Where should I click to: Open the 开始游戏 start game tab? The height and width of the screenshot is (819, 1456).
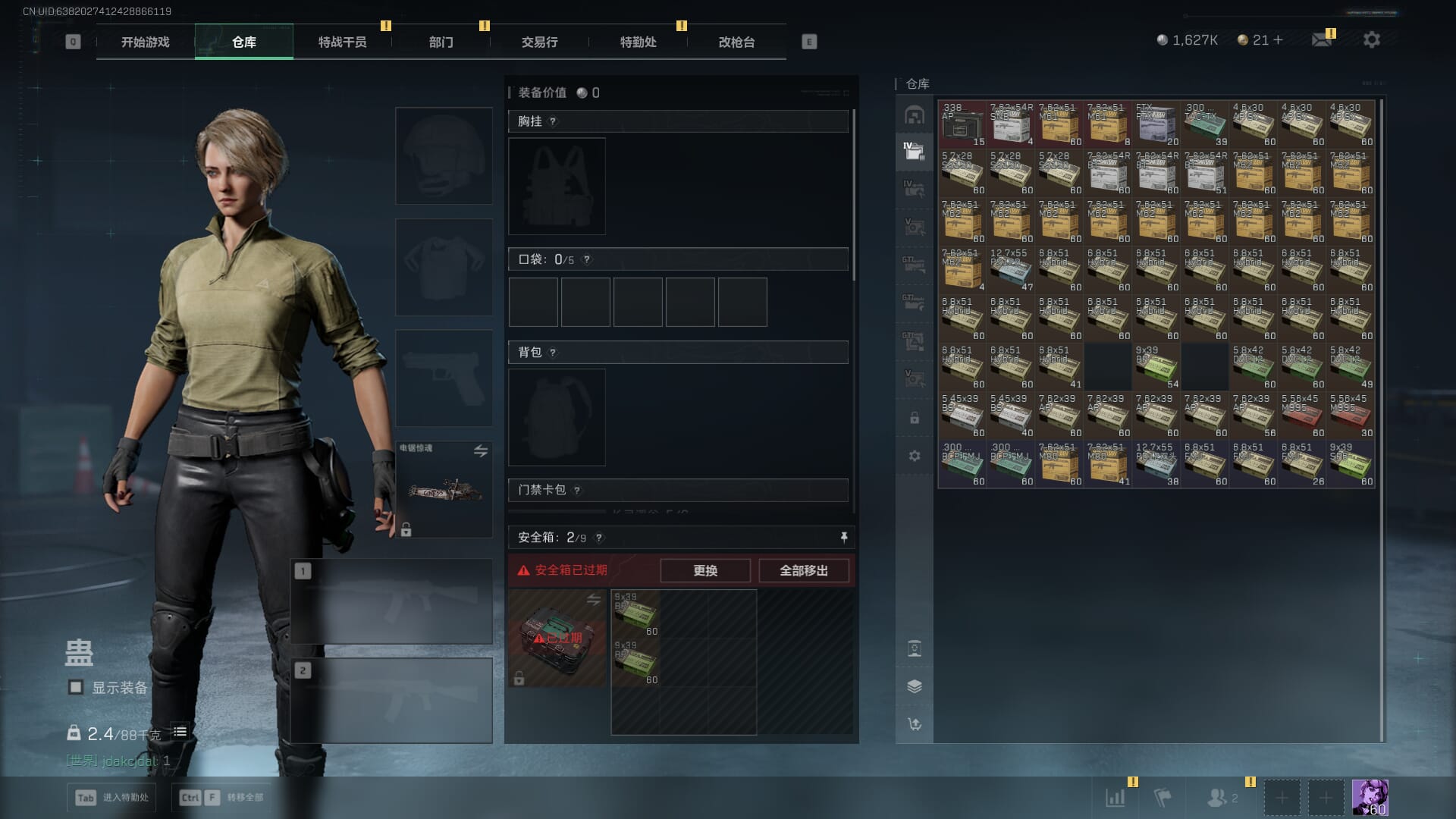click(x=145, y=42)
